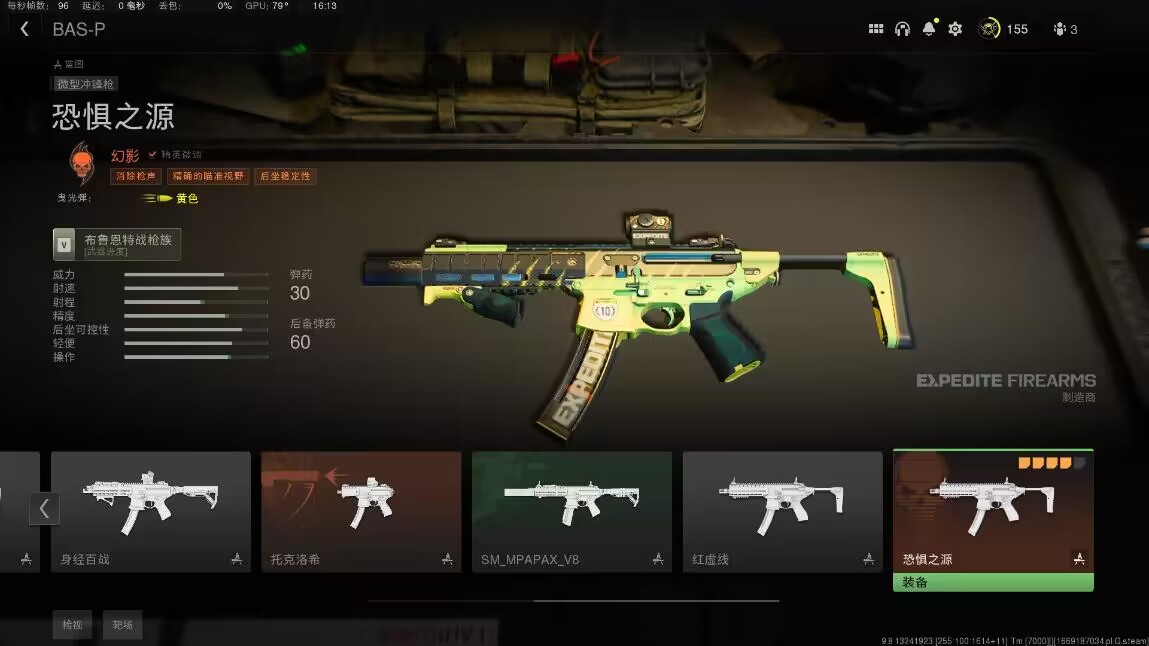Select the 身经百战 blueprint card

tap(151, 511)
